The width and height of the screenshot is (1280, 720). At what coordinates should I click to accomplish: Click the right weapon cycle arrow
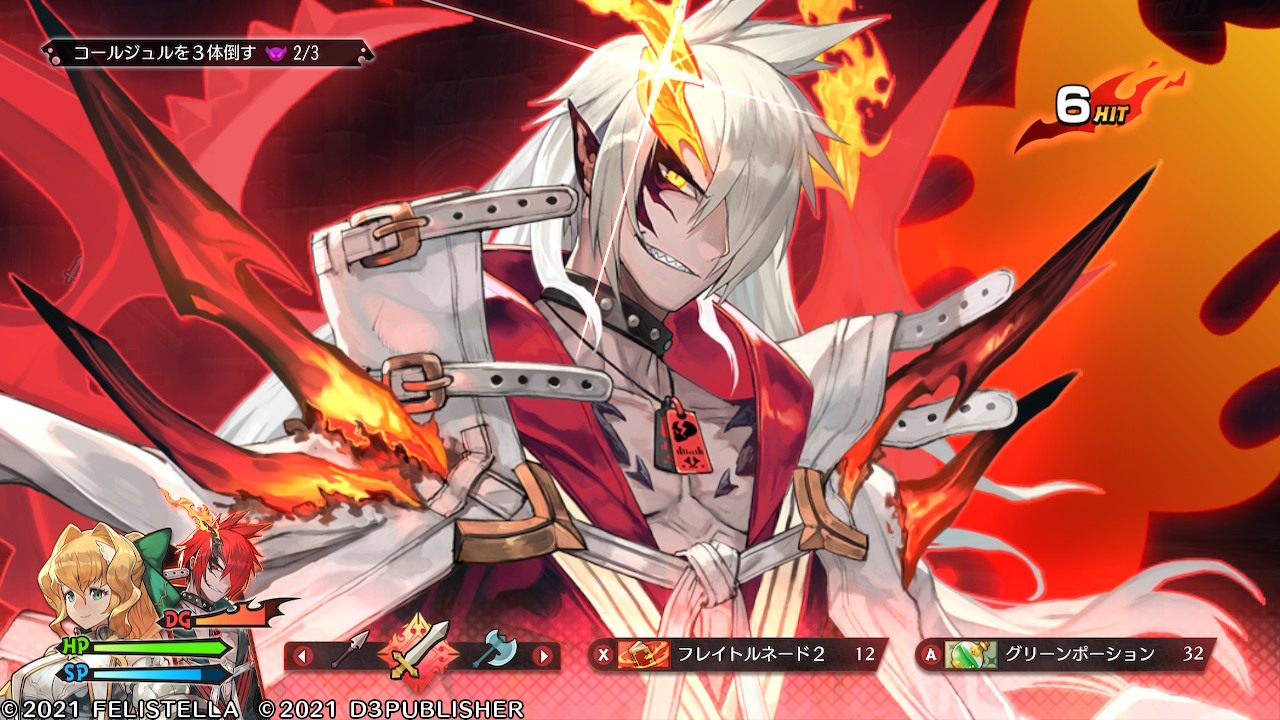point(543,656)
